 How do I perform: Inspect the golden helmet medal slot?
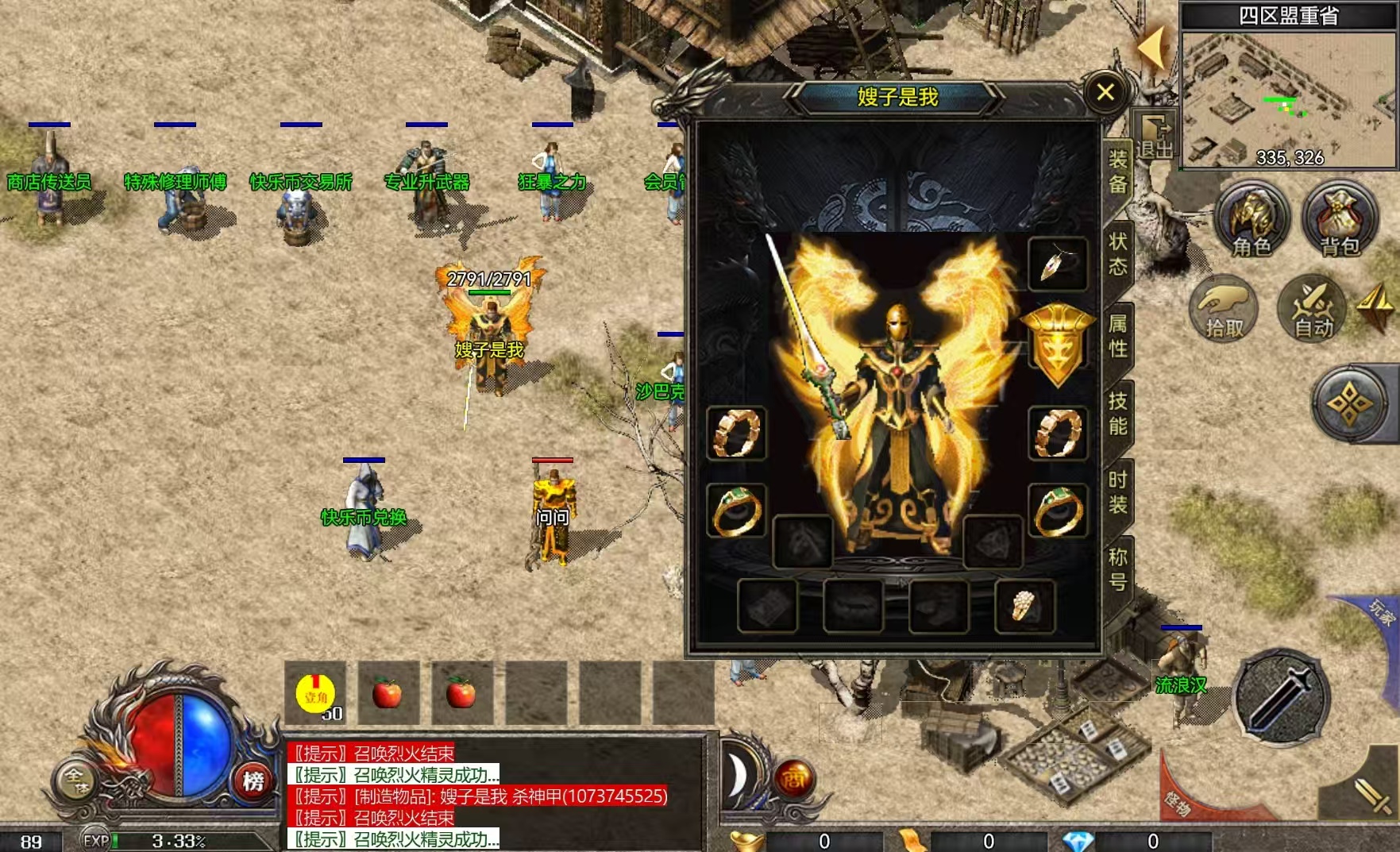click(1057, 345)
